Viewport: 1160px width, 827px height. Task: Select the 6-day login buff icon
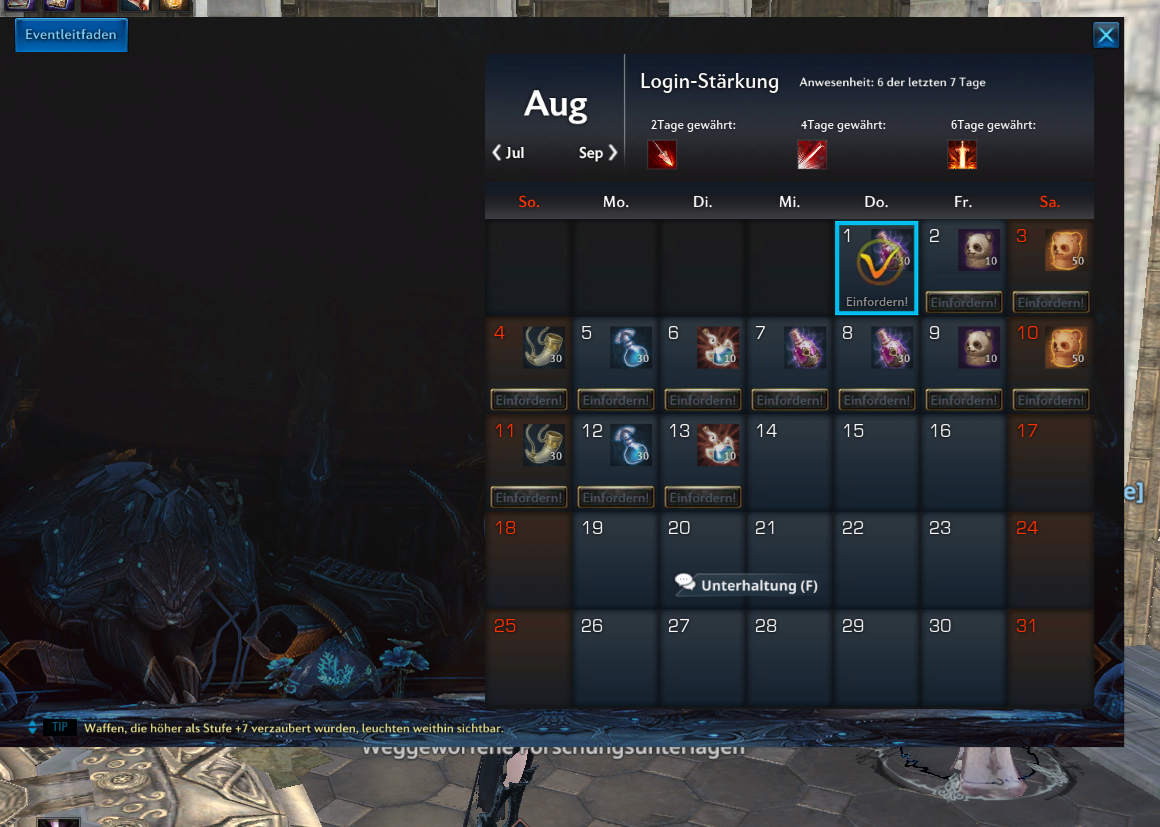pos(962,155)
